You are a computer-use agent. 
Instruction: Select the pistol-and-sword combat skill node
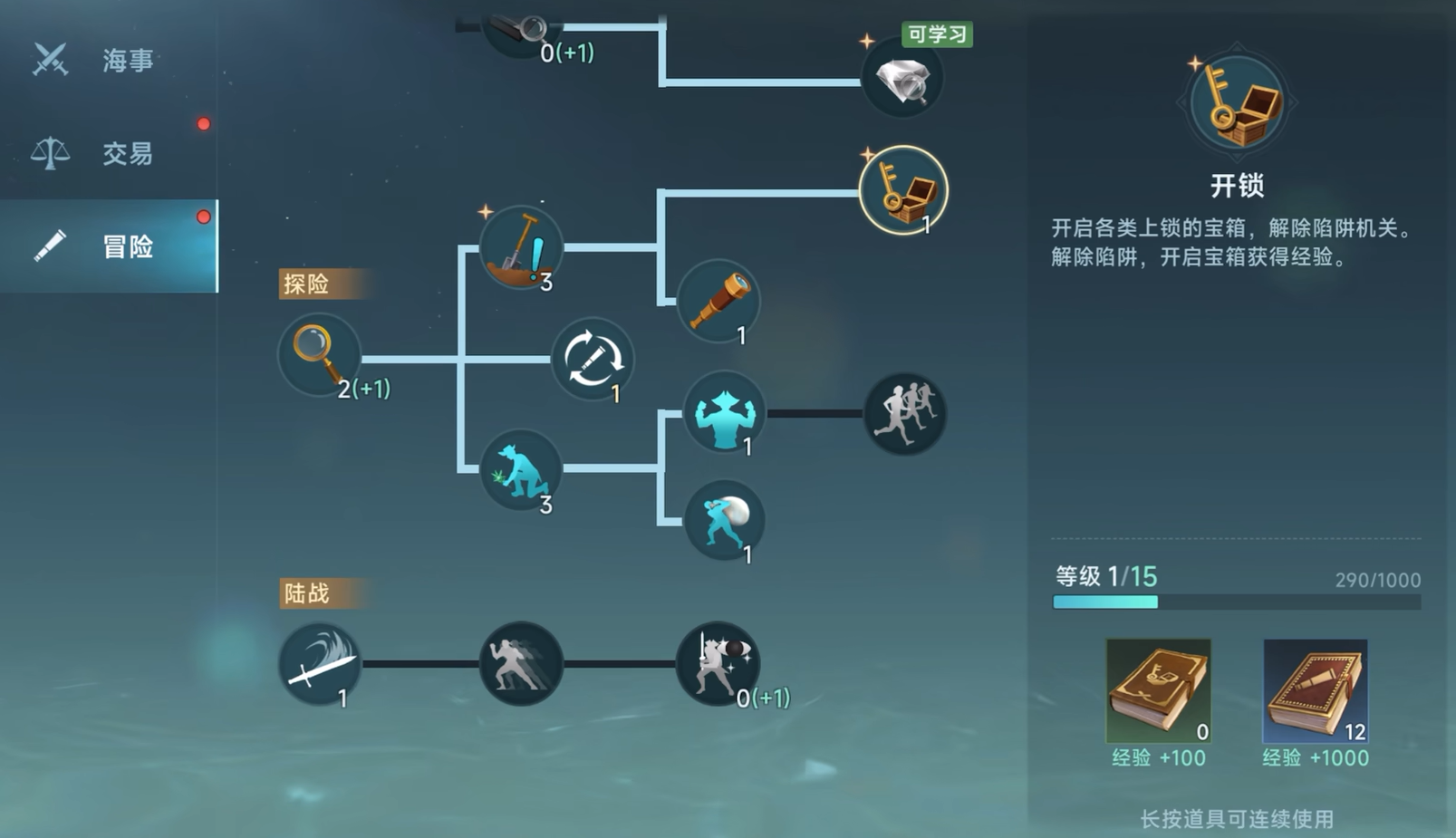pyautogui.click(x=718, y=664)
